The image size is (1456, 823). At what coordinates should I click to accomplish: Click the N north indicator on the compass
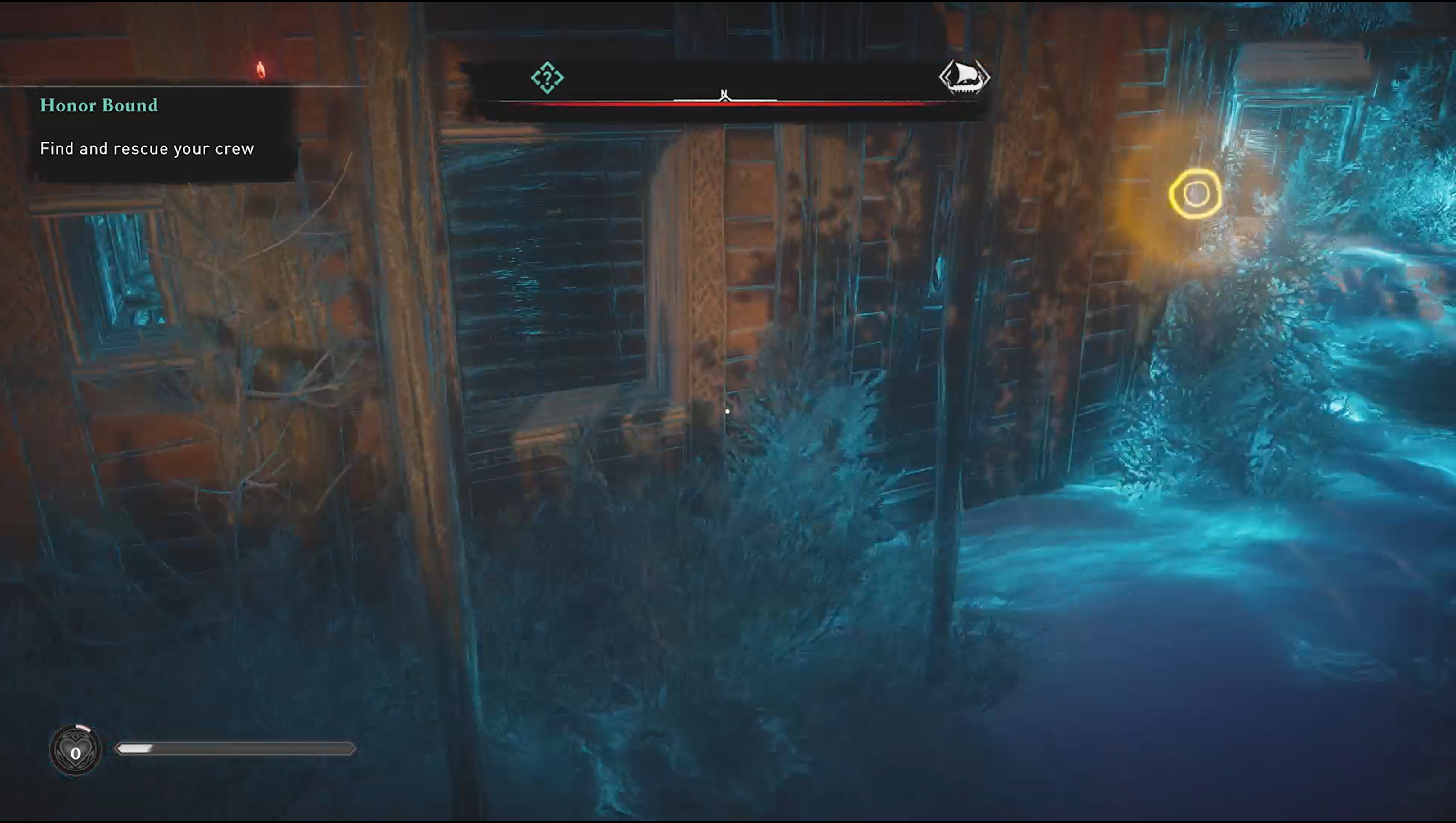point(724,93)
